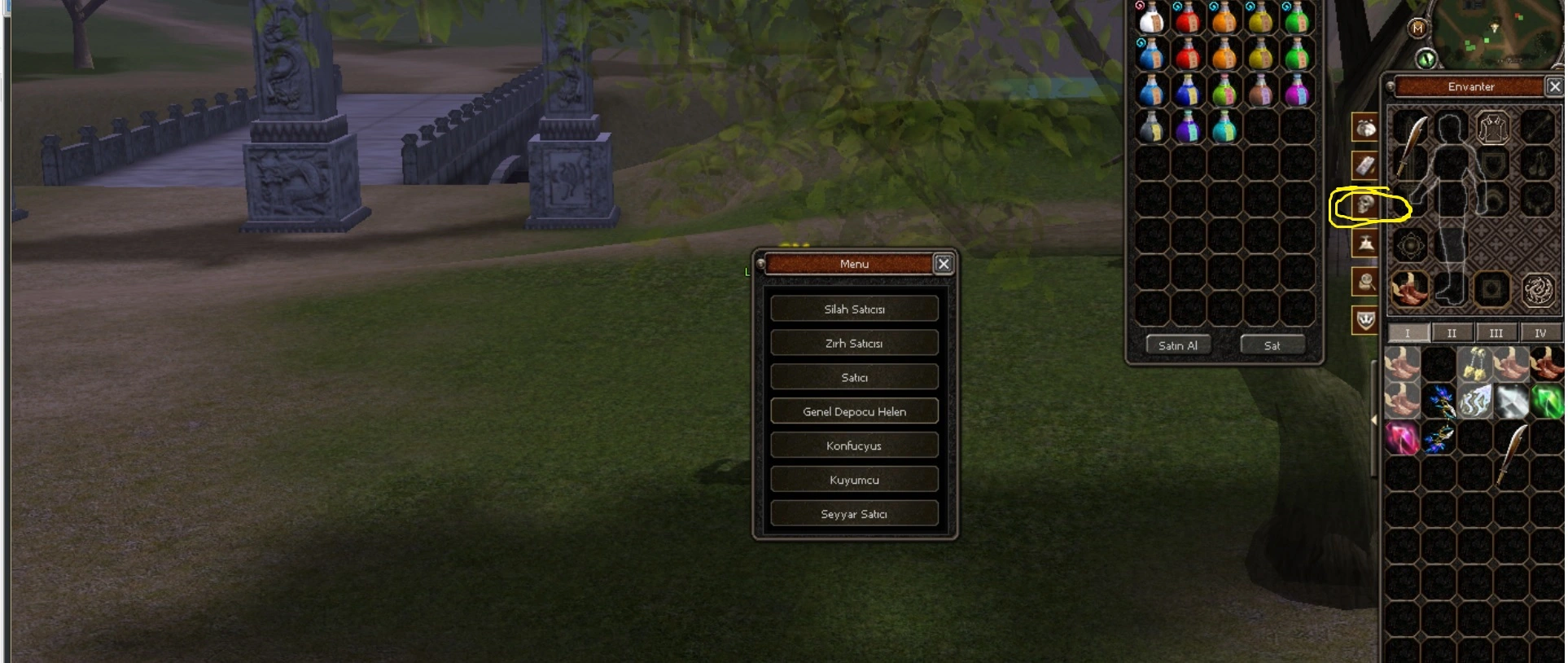Switch to inventory page II
The height and width of the screenshot is (663, 1568).
(x=1452, y=333)
